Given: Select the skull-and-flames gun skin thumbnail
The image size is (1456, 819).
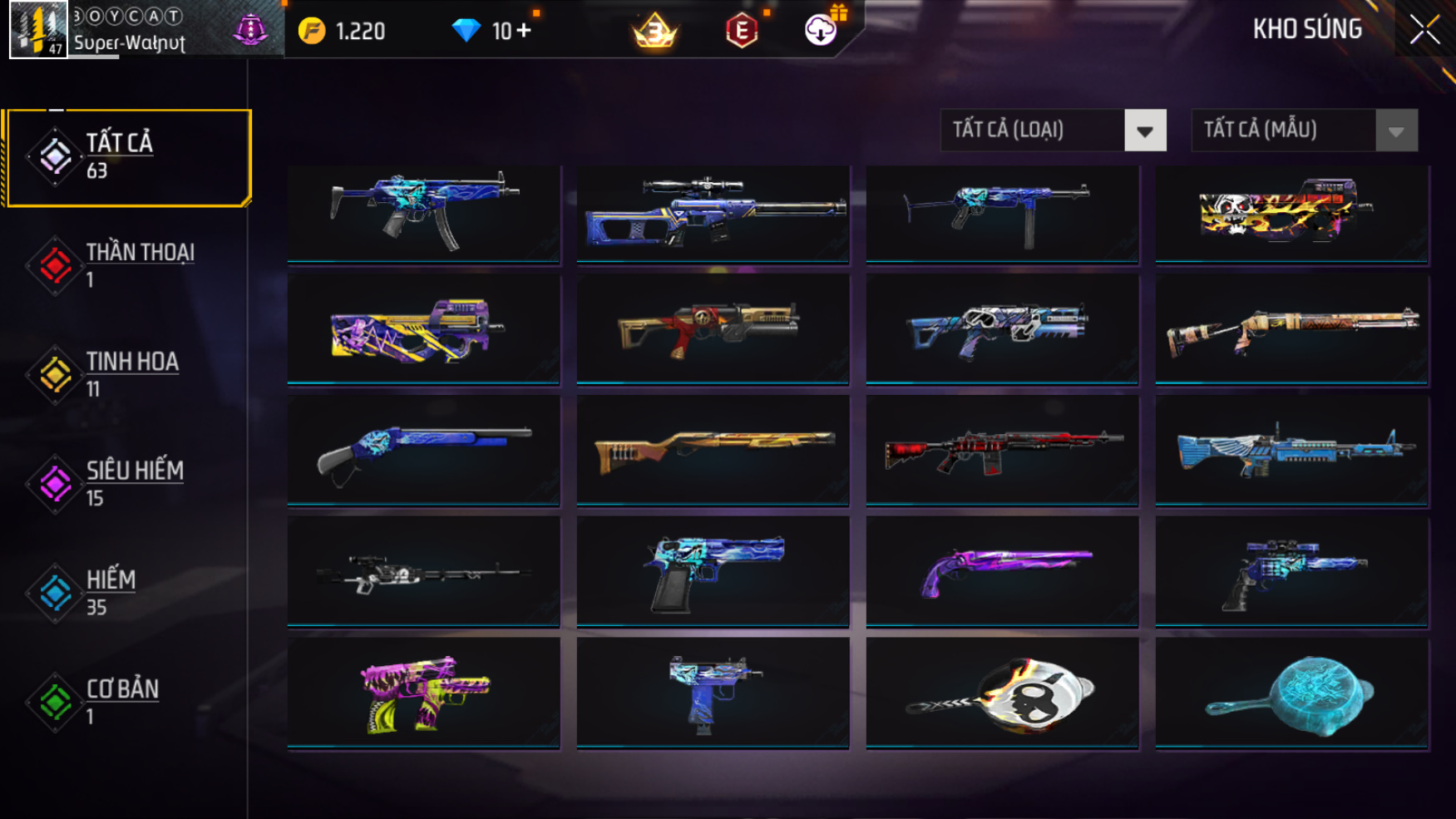Looking at the screenshot, I should click(1291, 213).
